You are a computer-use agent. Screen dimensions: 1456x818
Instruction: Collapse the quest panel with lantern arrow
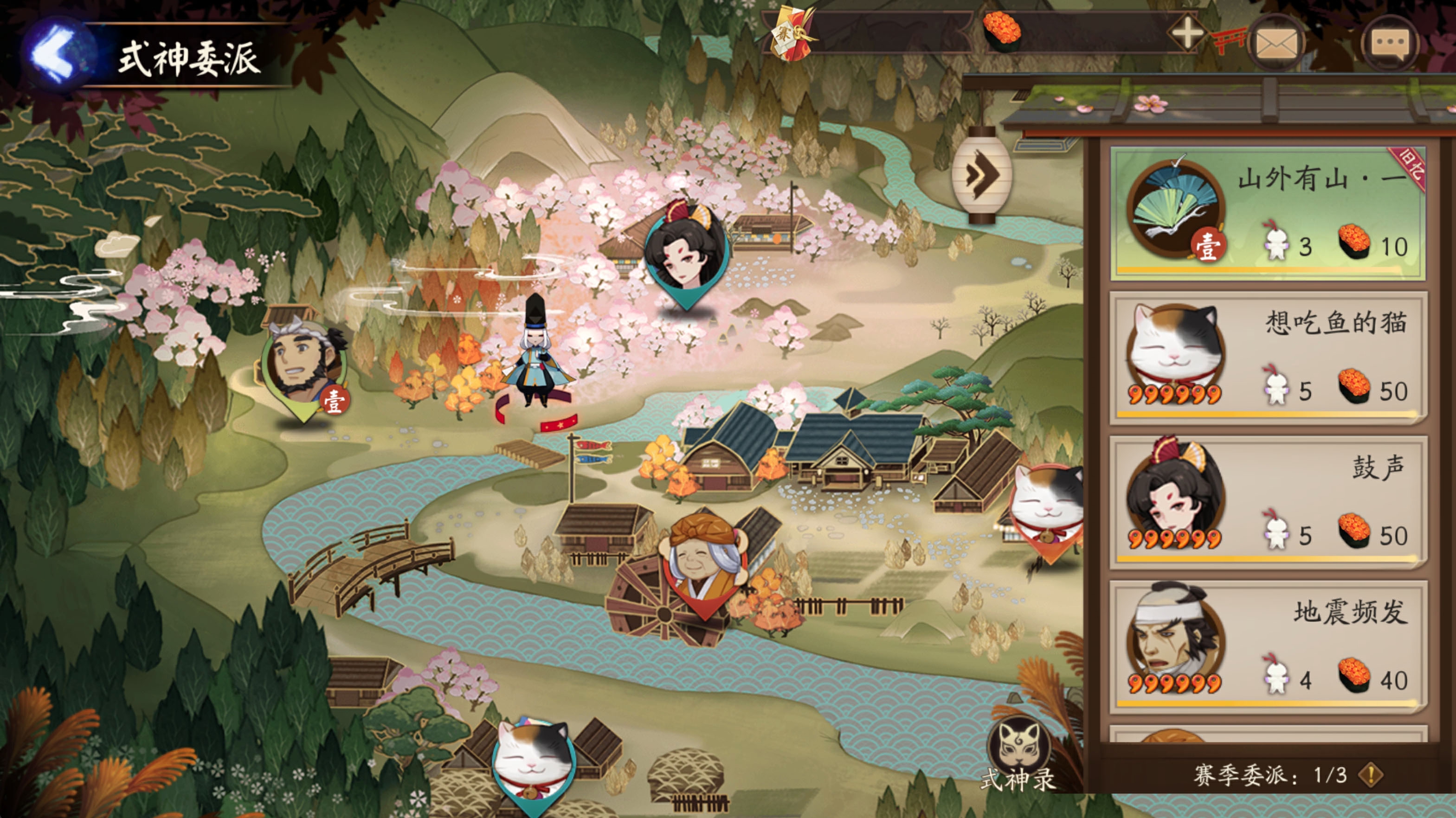click(x=982, y=175)
